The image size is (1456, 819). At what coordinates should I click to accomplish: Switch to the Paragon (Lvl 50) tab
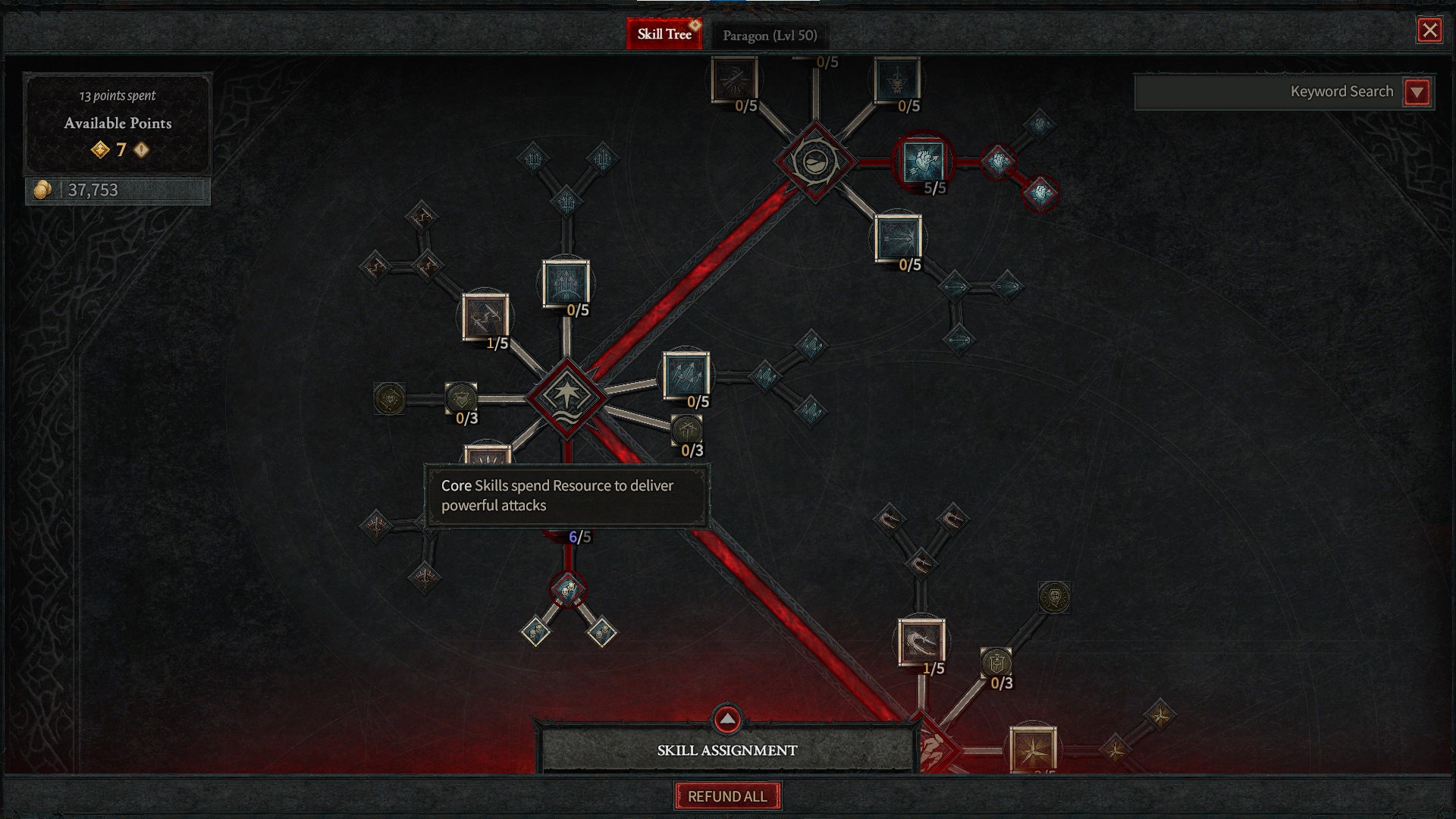(x=770, y=34)
